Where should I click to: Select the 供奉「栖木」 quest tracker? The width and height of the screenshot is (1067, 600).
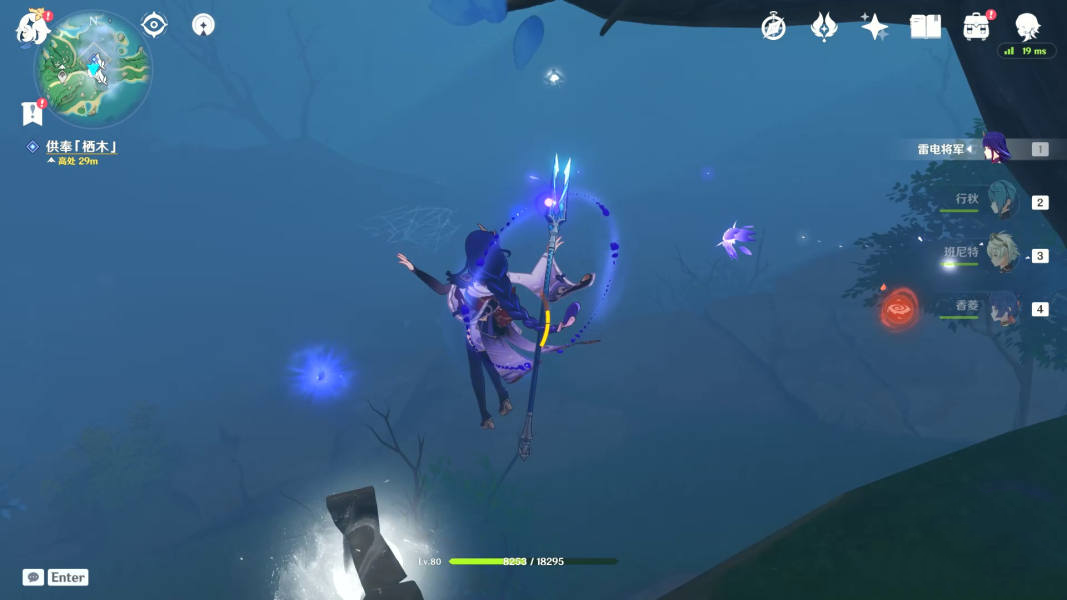pos(80,147)
